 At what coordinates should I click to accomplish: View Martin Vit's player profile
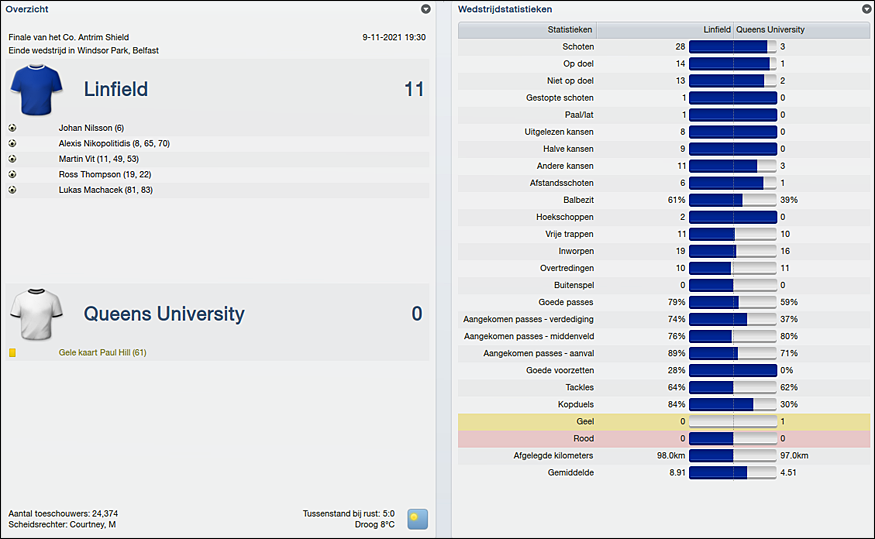click(x=98, y=159)
